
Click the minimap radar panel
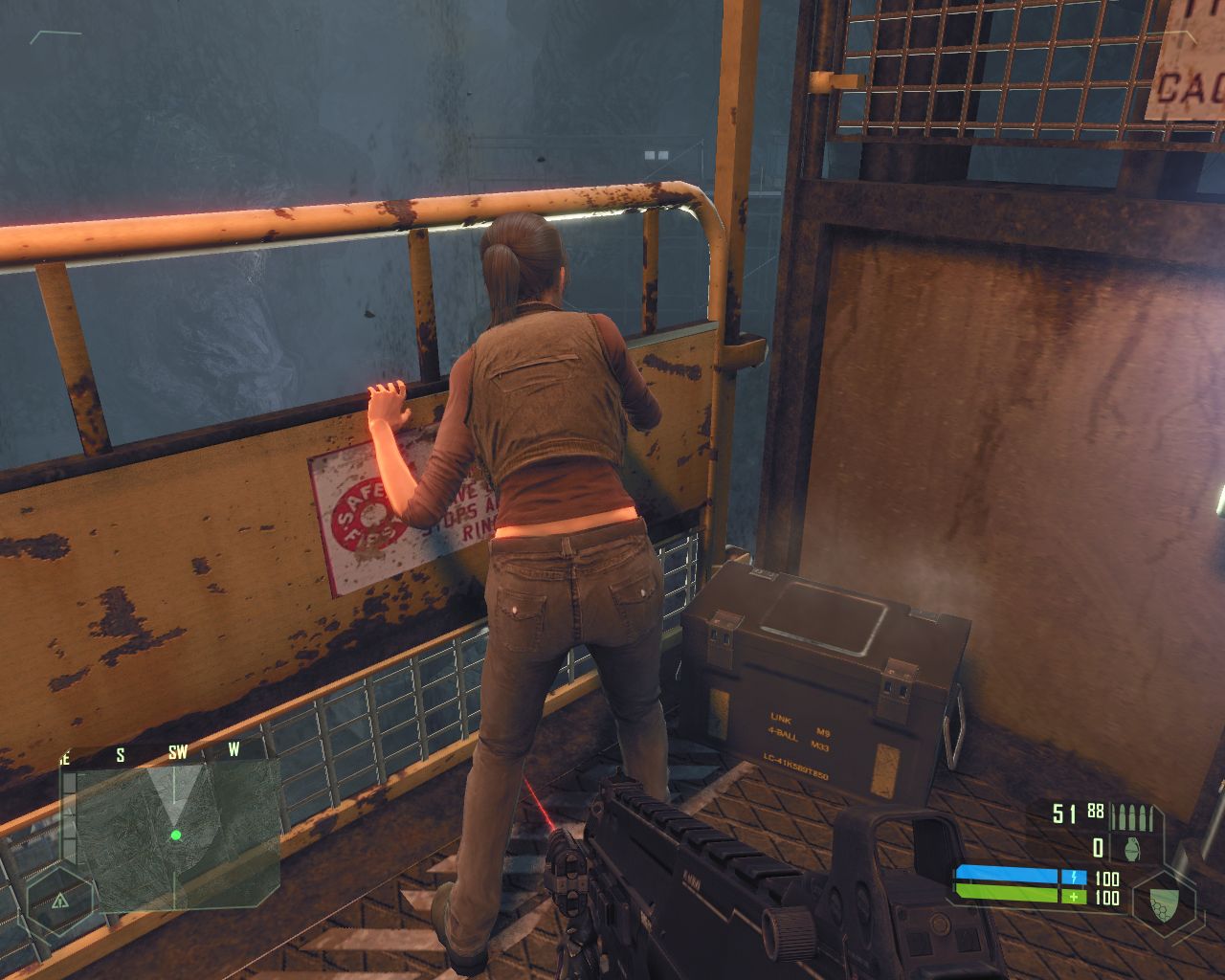[170, 835]
